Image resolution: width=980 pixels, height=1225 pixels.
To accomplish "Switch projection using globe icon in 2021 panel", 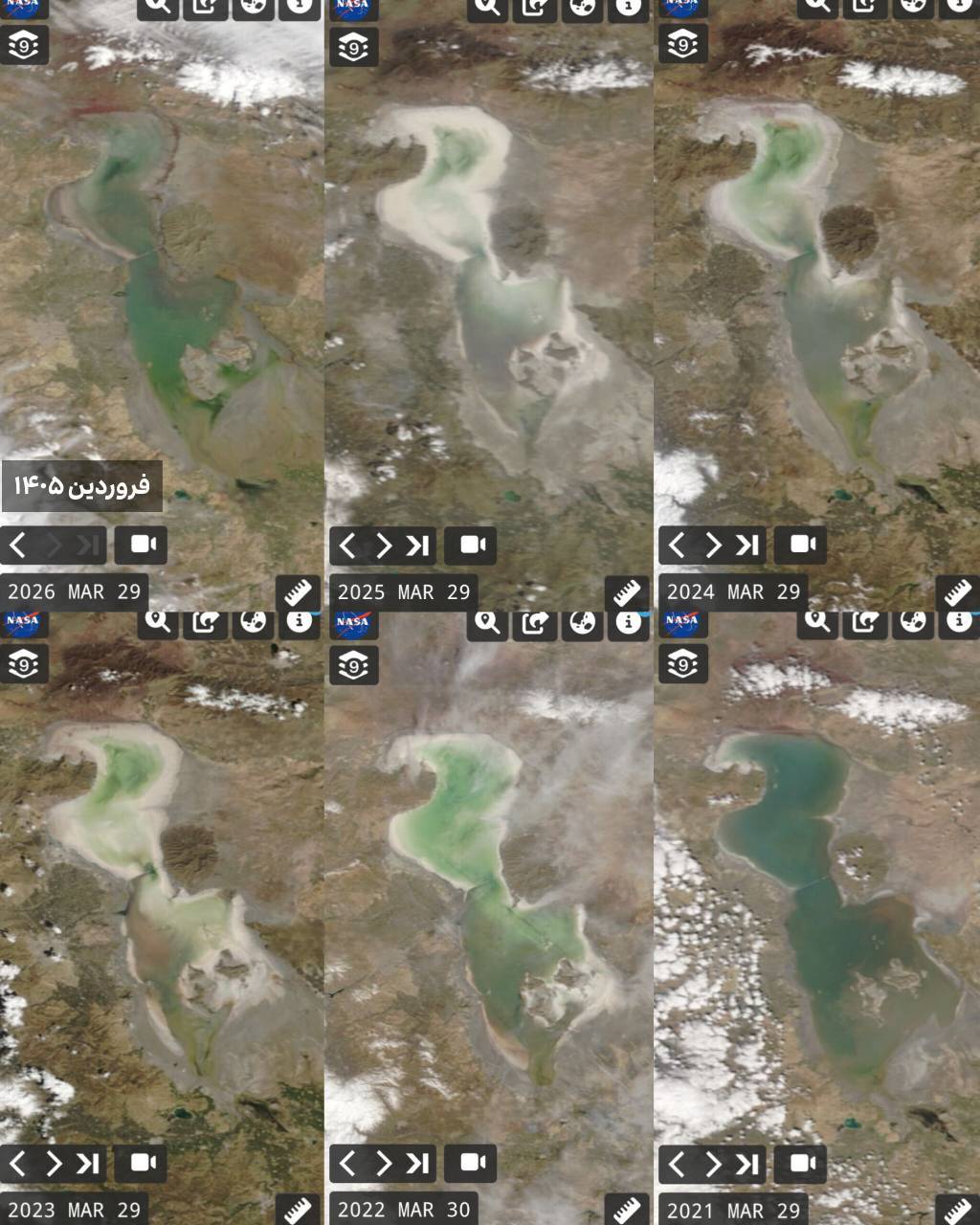I will (x=912, y=622).
